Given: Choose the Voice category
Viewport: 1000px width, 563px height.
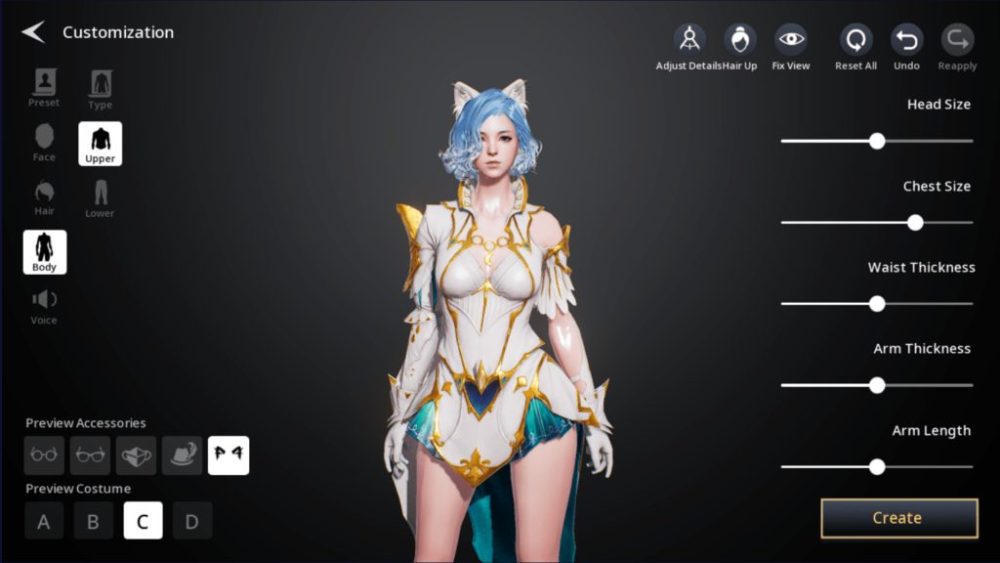Looking at the screenshot, I should (44, 306).
